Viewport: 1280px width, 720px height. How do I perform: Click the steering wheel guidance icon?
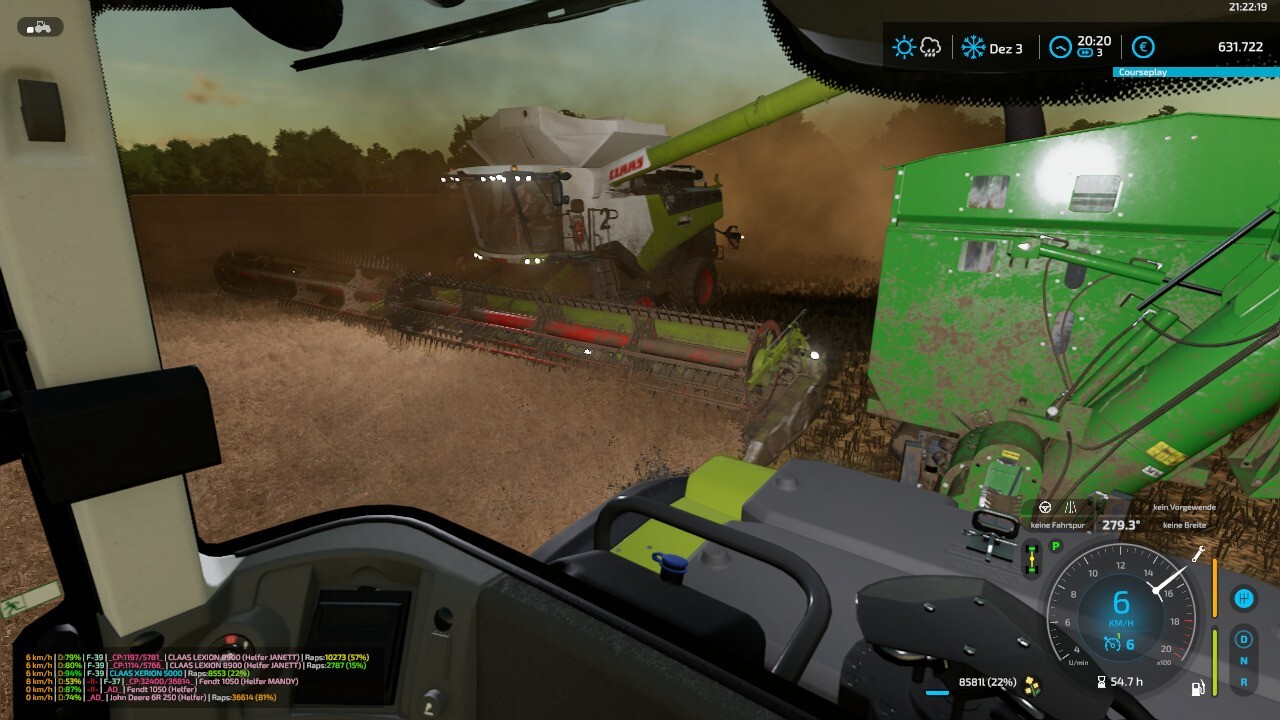click(1045, 507)
